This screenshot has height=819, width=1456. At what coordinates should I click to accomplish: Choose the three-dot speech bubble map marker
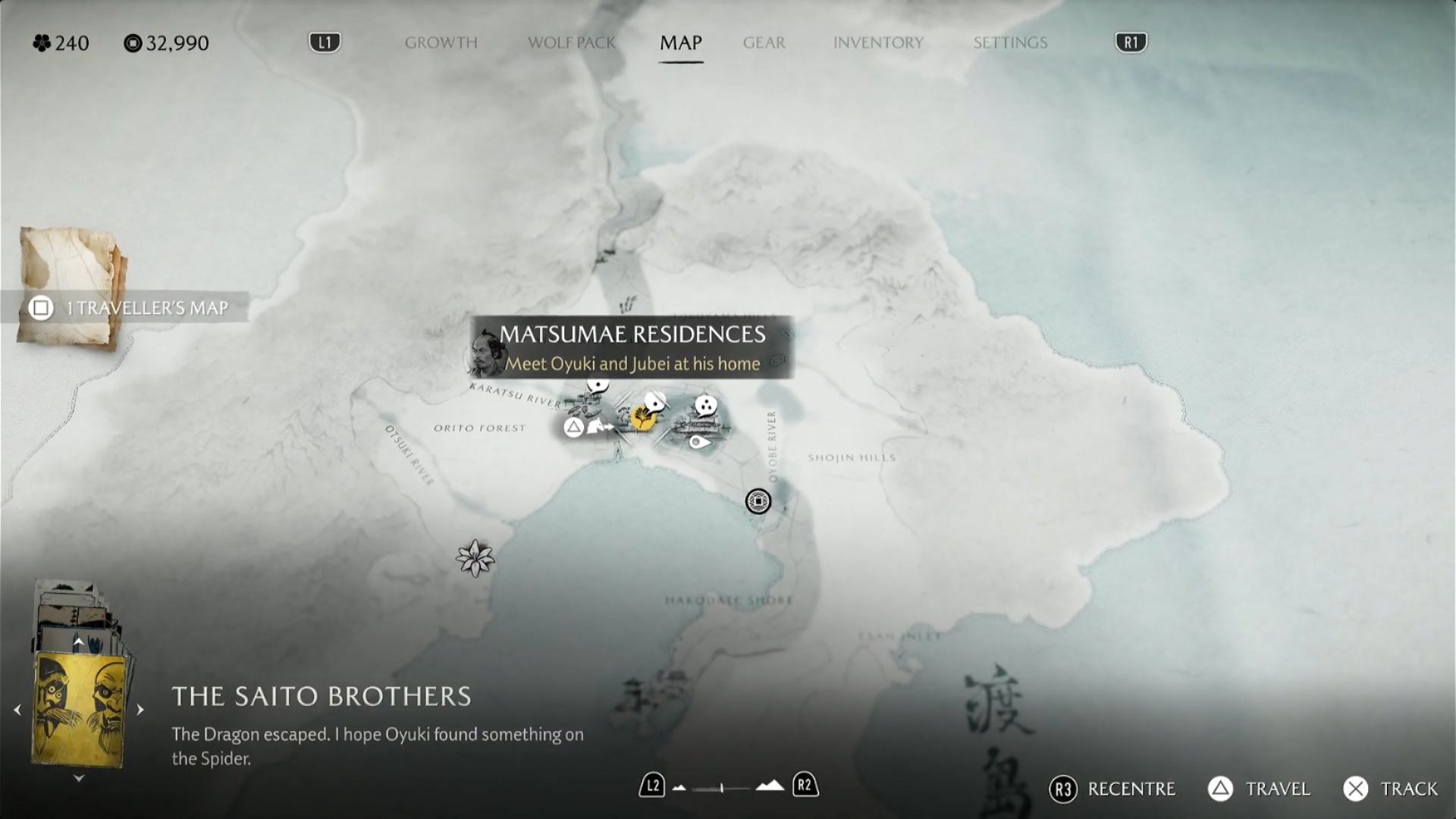coord(706,406)
